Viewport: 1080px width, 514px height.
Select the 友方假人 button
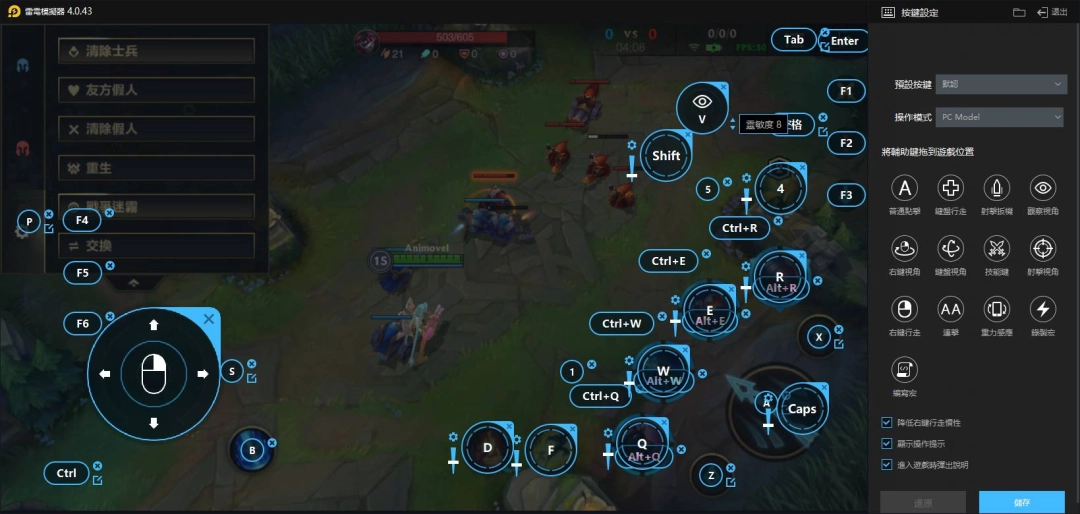pos(156,90)
